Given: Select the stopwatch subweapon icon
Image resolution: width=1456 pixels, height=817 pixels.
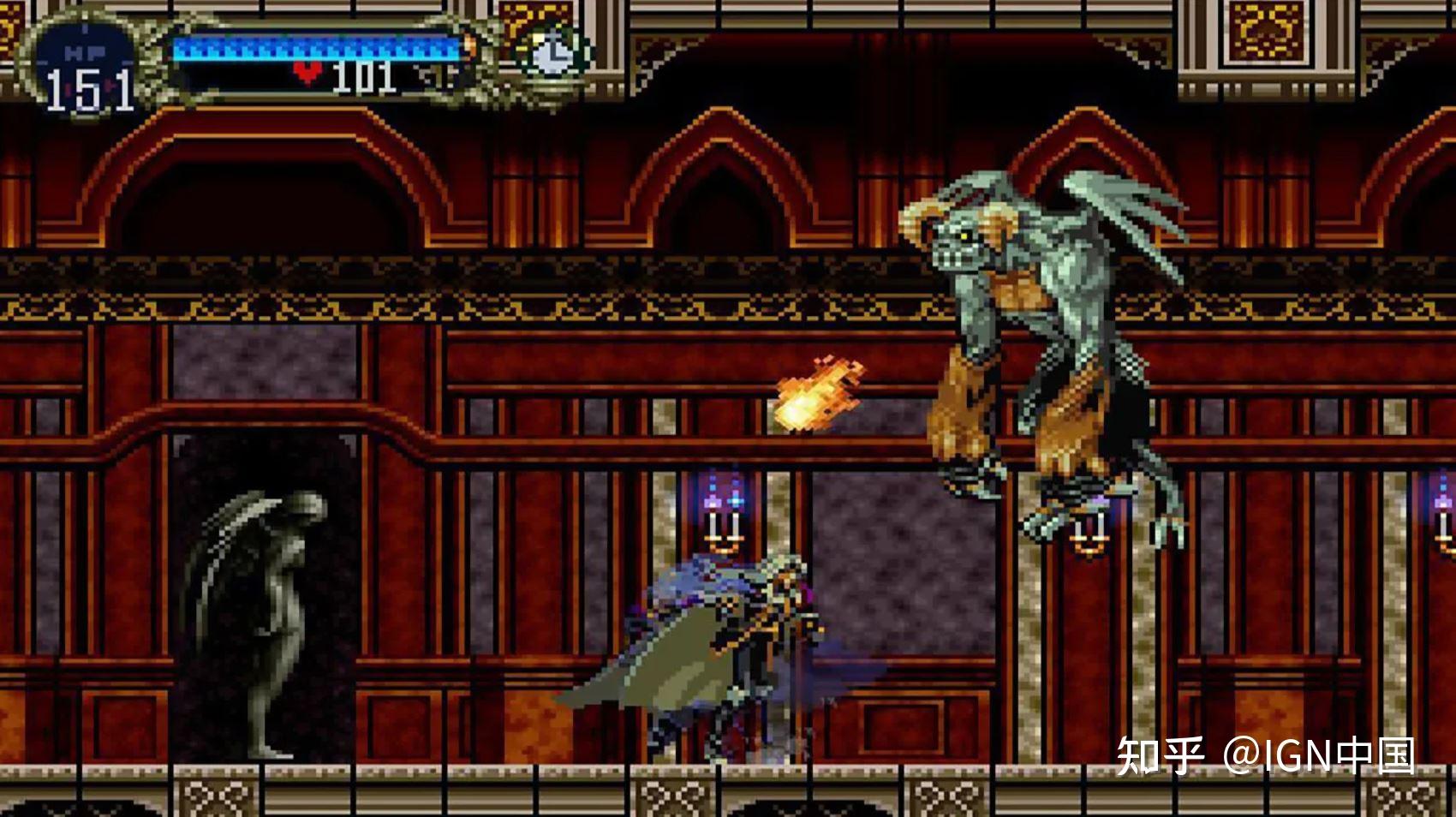Looking at the screenshot, I should (x=552, y=53).
